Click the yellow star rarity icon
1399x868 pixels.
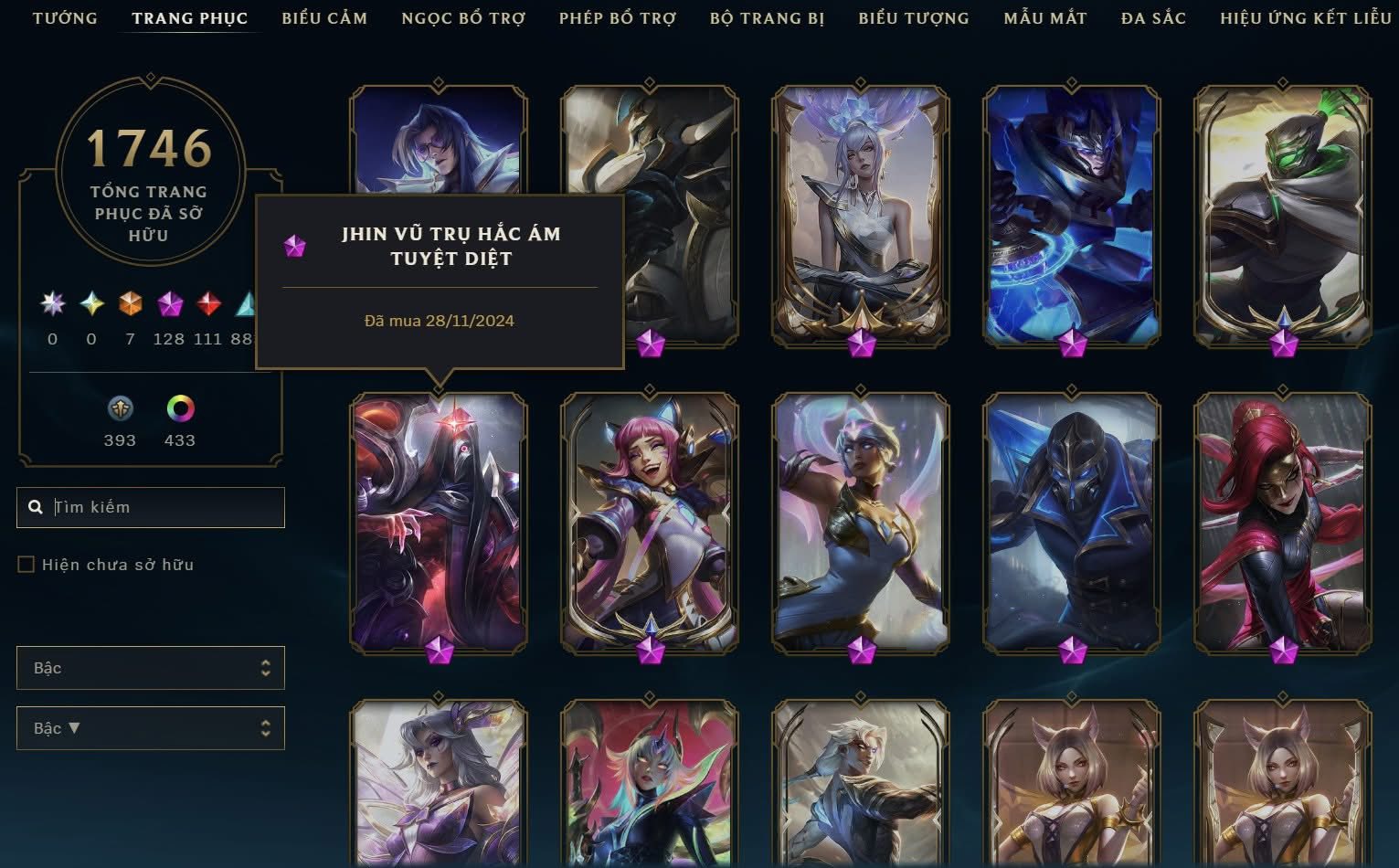coord(90,304)
